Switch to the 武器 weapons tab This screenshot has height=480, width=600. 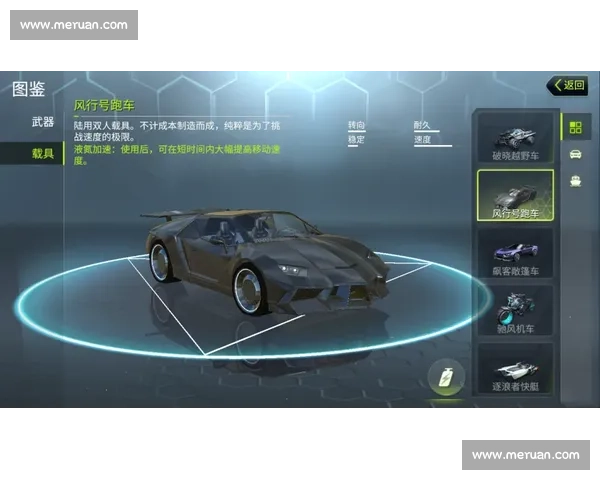[42, 122]
